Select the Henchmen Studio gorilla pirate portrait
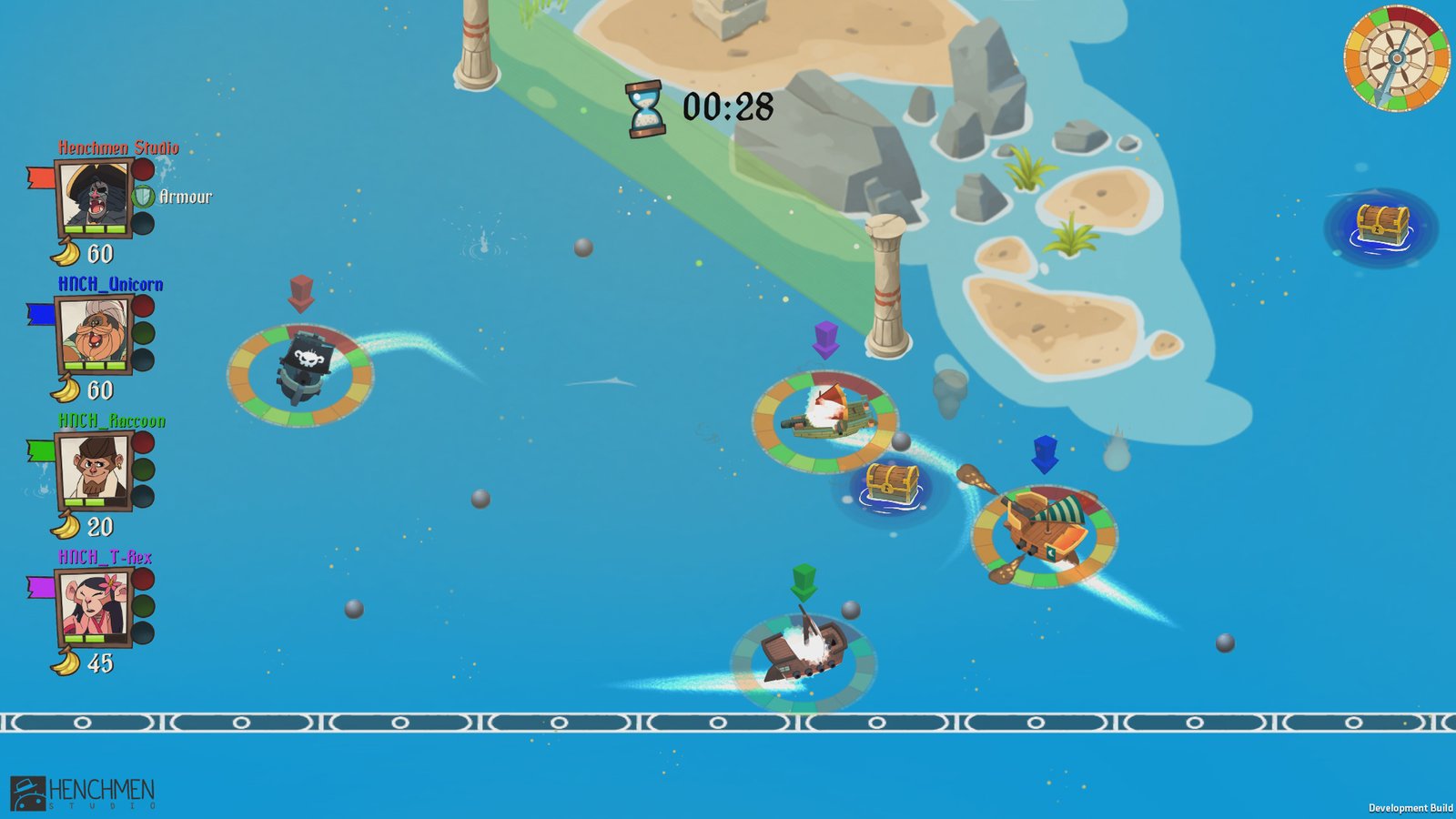This screenshot has height=819, width=1456. point(94,196)
